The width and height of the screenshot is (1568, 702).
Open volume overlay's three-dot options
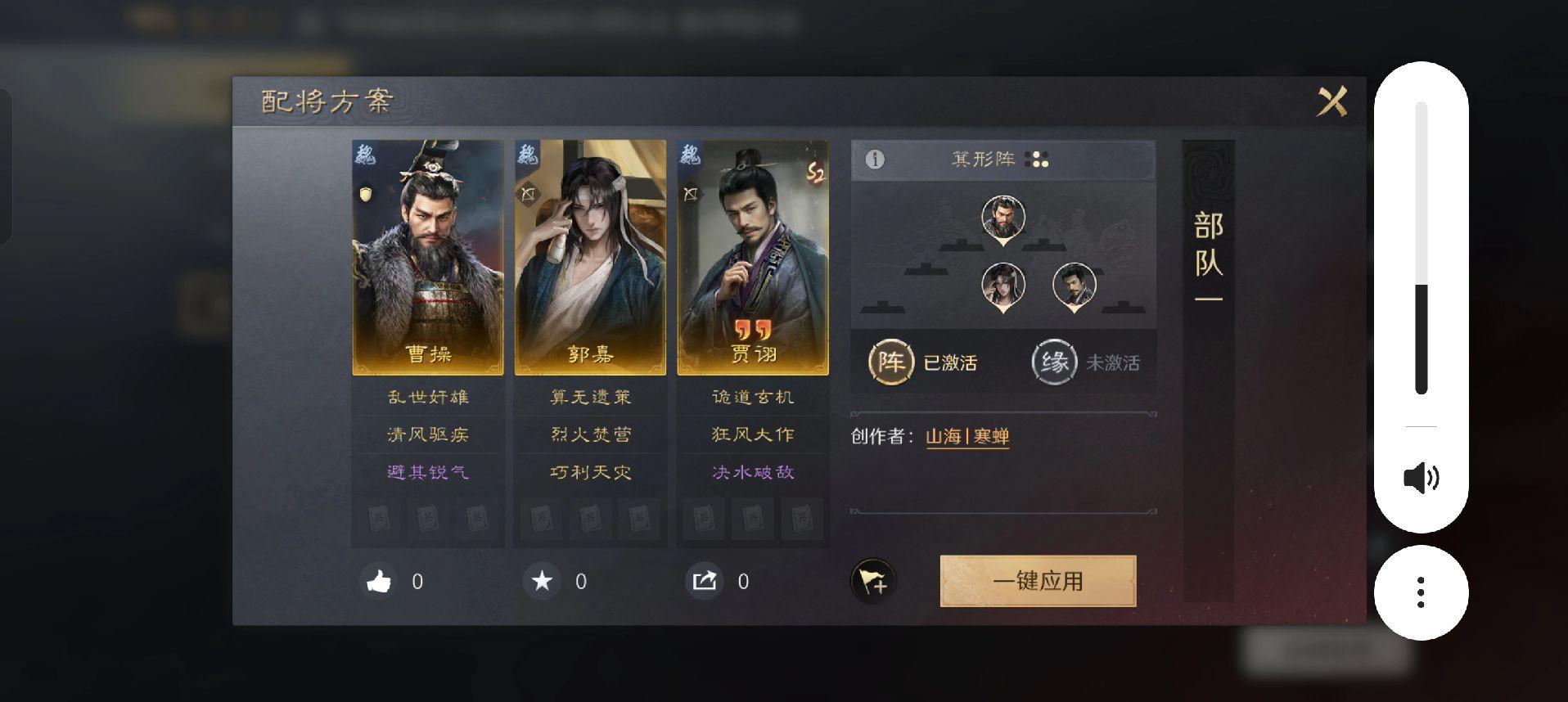coord(1421,592)
